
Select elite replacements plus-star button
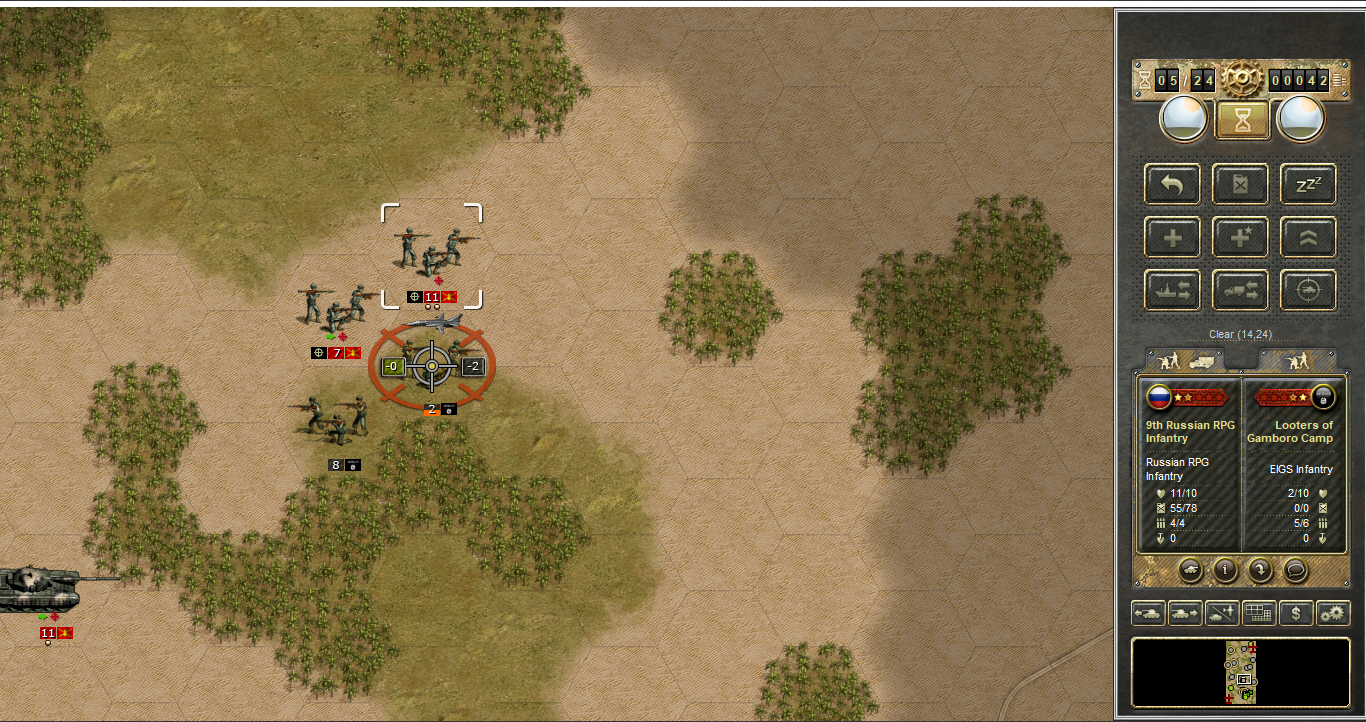1240,237
